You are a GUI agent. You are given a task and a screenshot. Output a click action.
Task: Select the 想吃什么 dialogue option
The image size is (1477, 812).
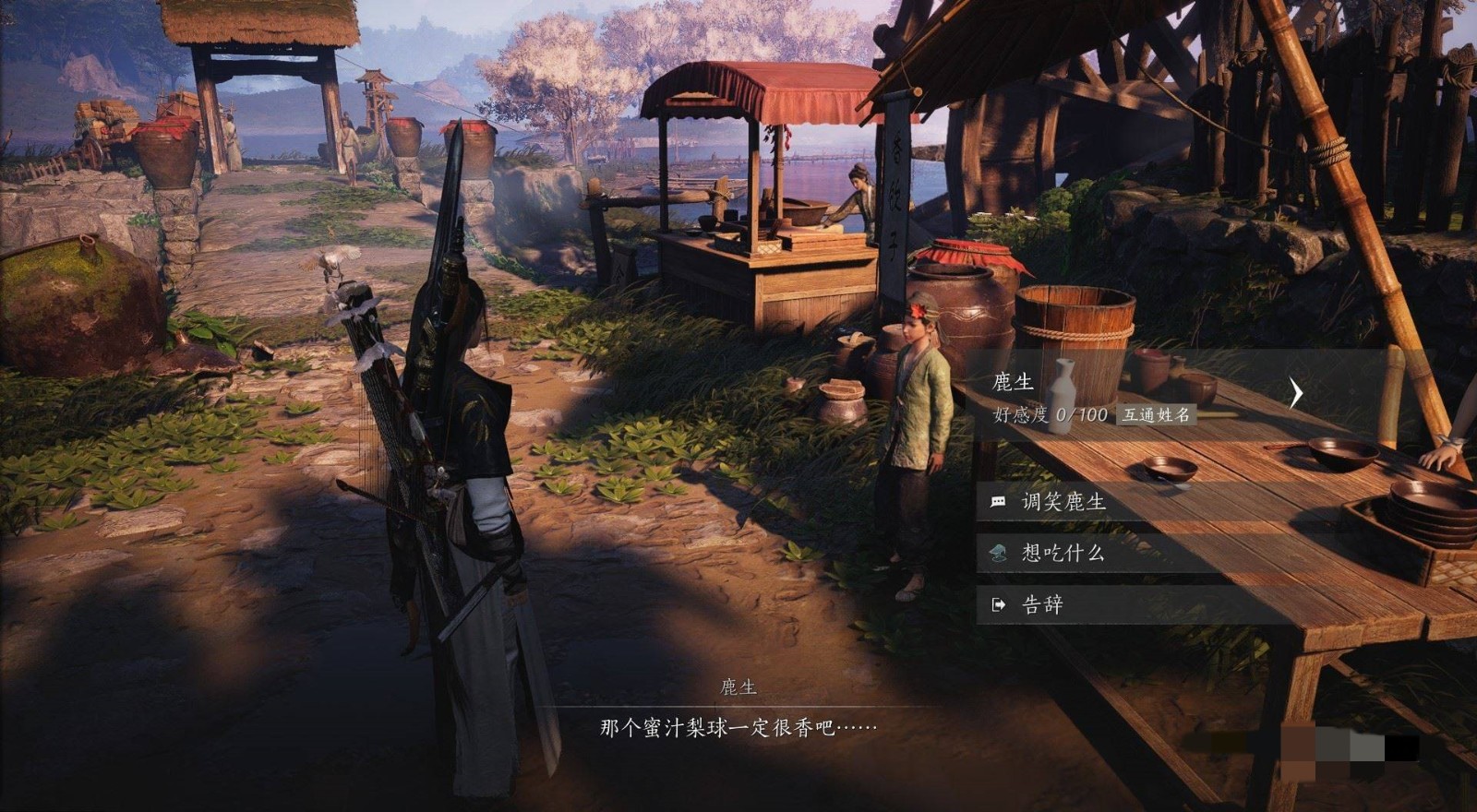[x=1062, y=553]
